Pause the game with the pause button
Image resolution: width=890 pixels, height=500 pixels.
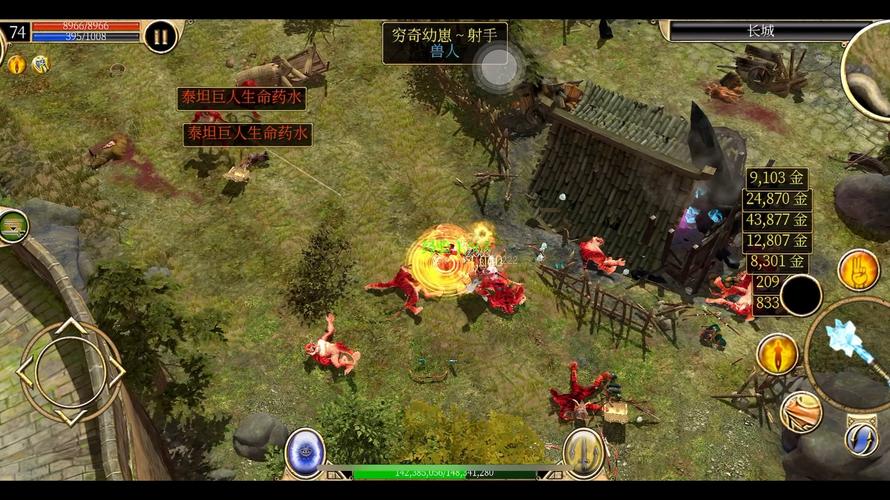160,37
